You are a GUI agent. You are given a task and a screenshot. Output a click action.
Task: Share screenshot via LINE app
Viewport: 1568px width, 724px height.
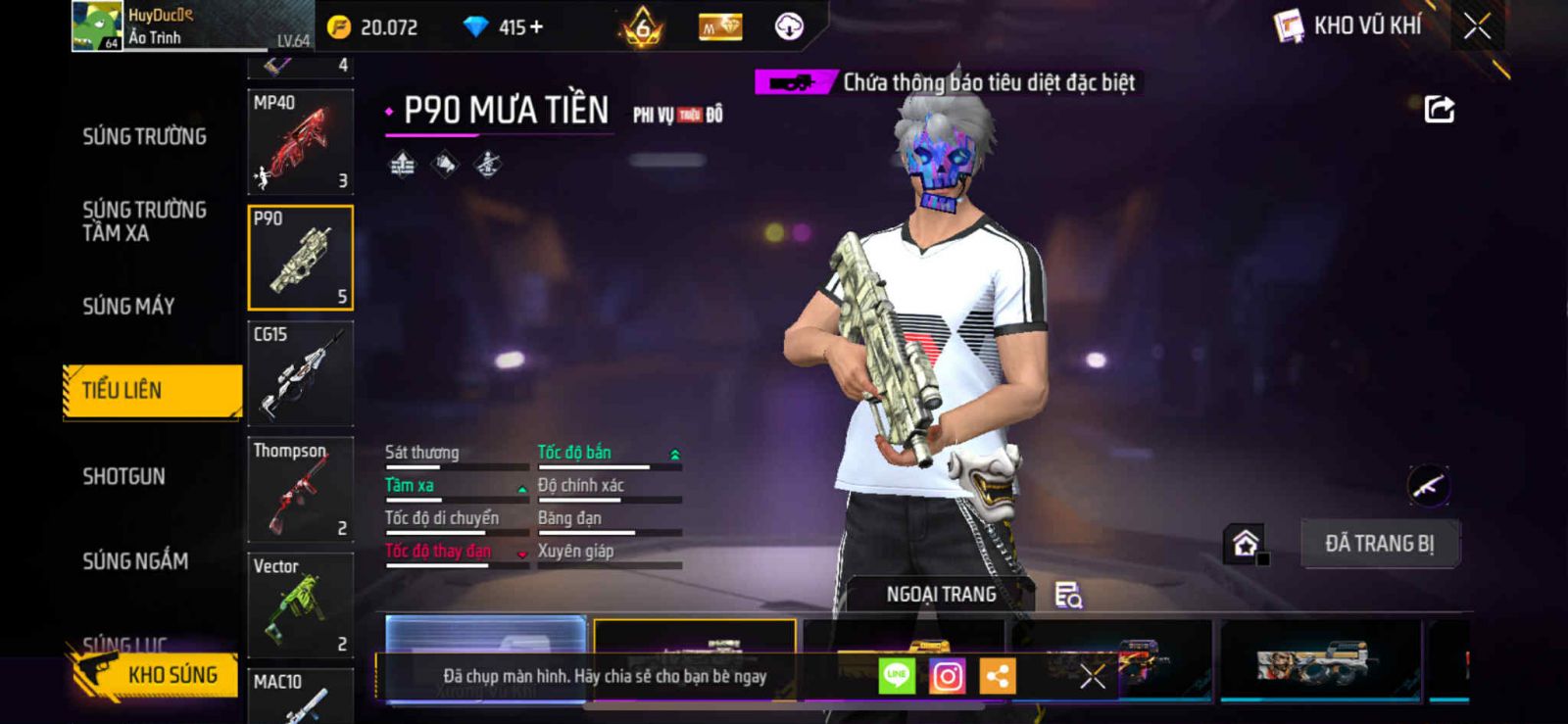click(897, 676)
